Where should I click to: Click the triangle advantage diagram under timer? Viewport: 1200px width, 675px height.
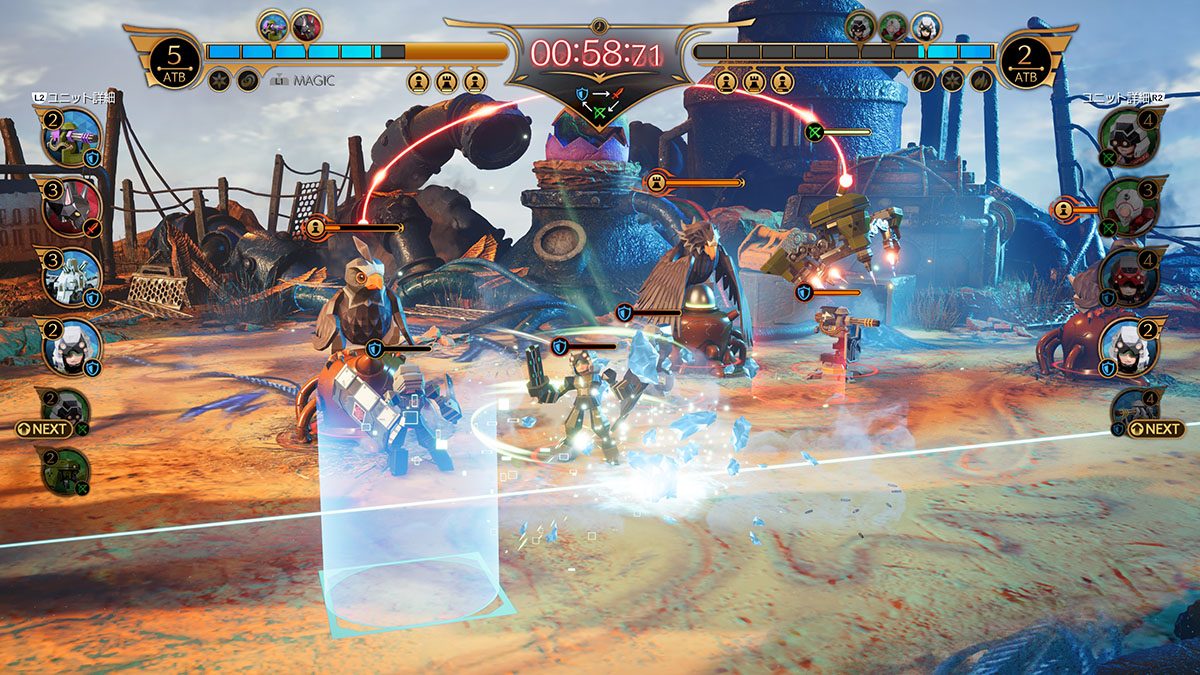pos(600,98)
